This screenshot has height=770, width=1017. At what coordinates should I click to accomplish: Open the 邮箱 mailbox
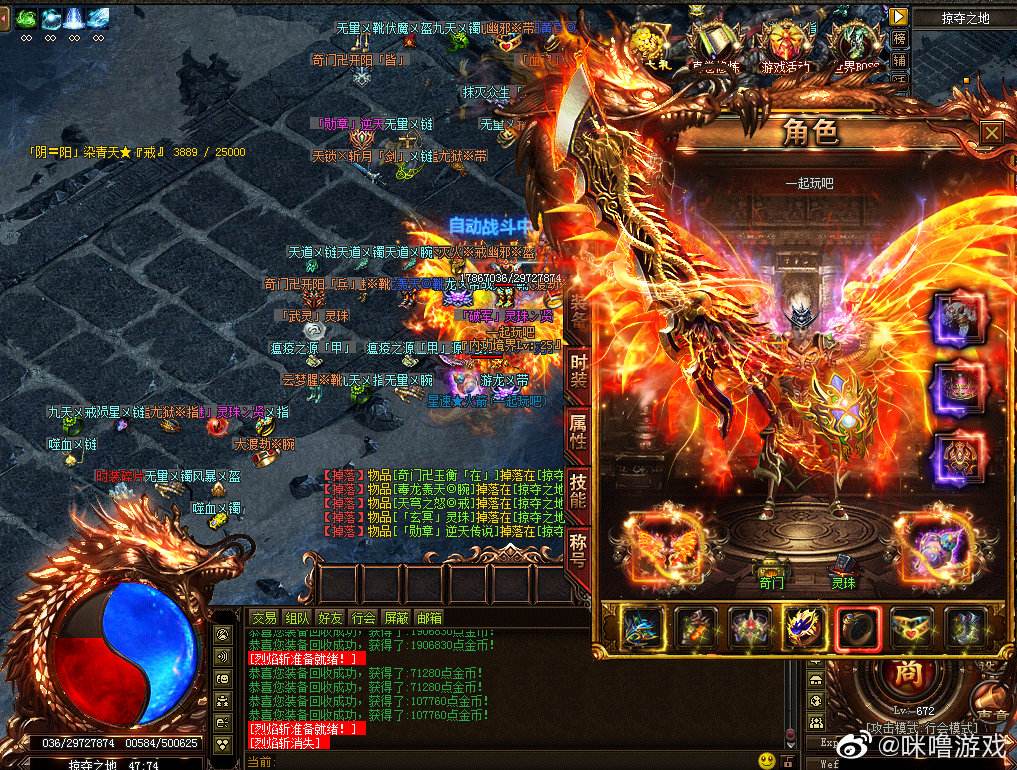pos(429,618)
